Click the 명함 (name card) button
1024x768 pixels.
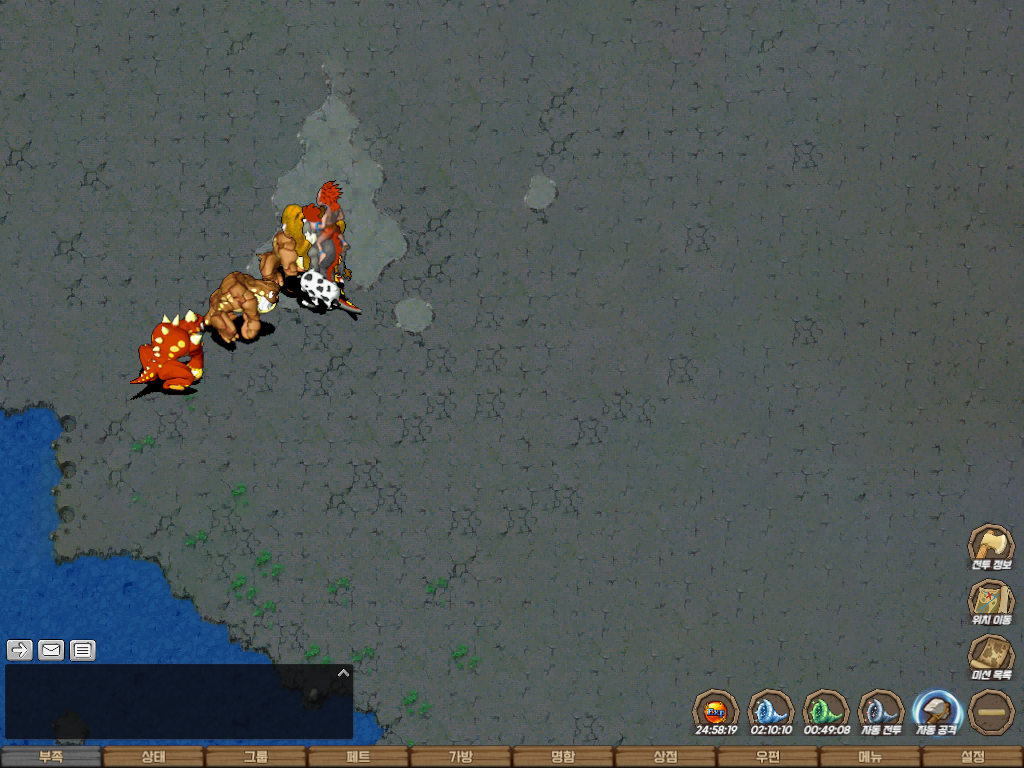click(x=563, y=757)
